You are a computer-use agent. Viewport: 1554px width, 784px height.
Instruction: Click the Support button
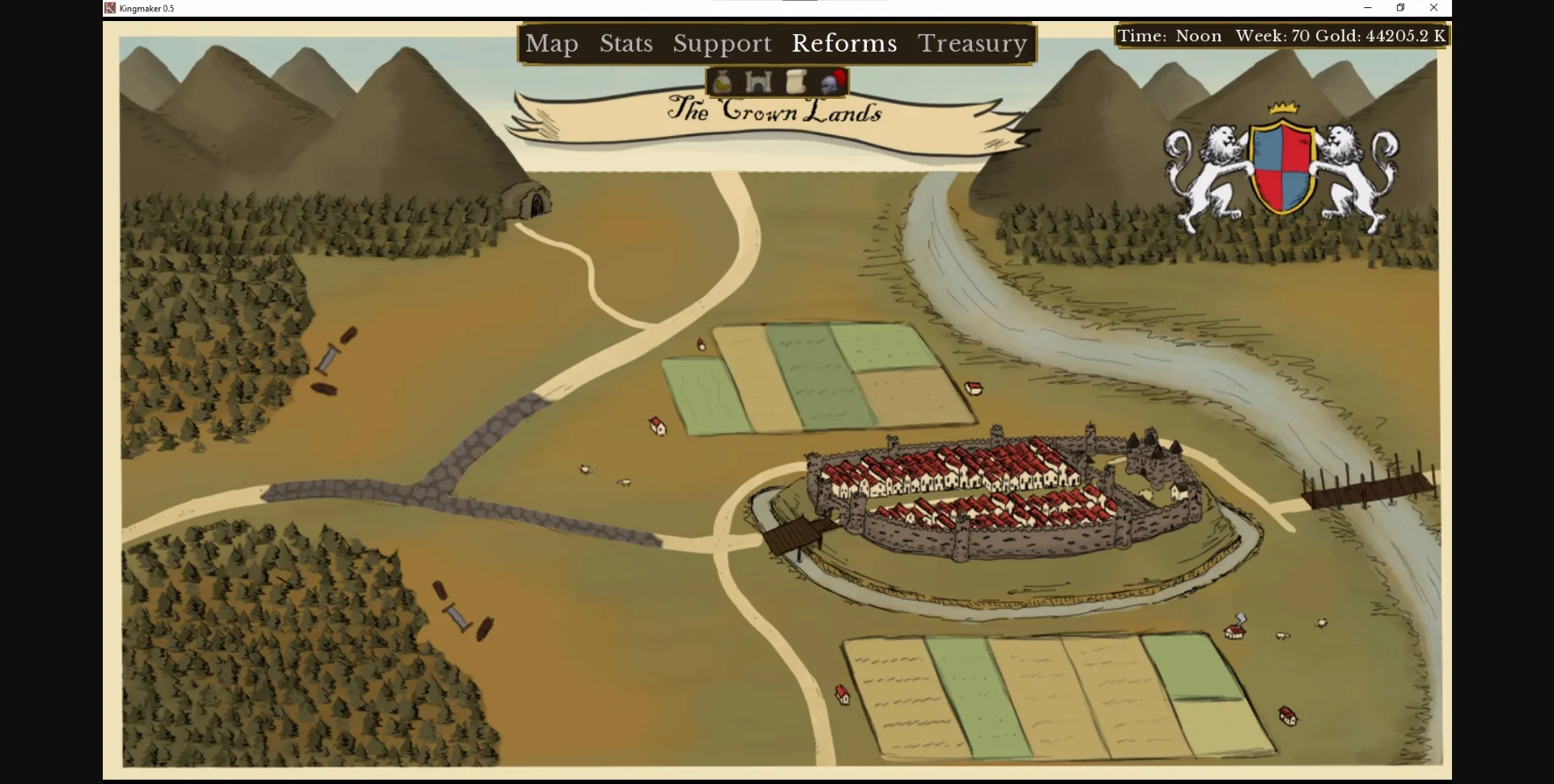(722, 44)
